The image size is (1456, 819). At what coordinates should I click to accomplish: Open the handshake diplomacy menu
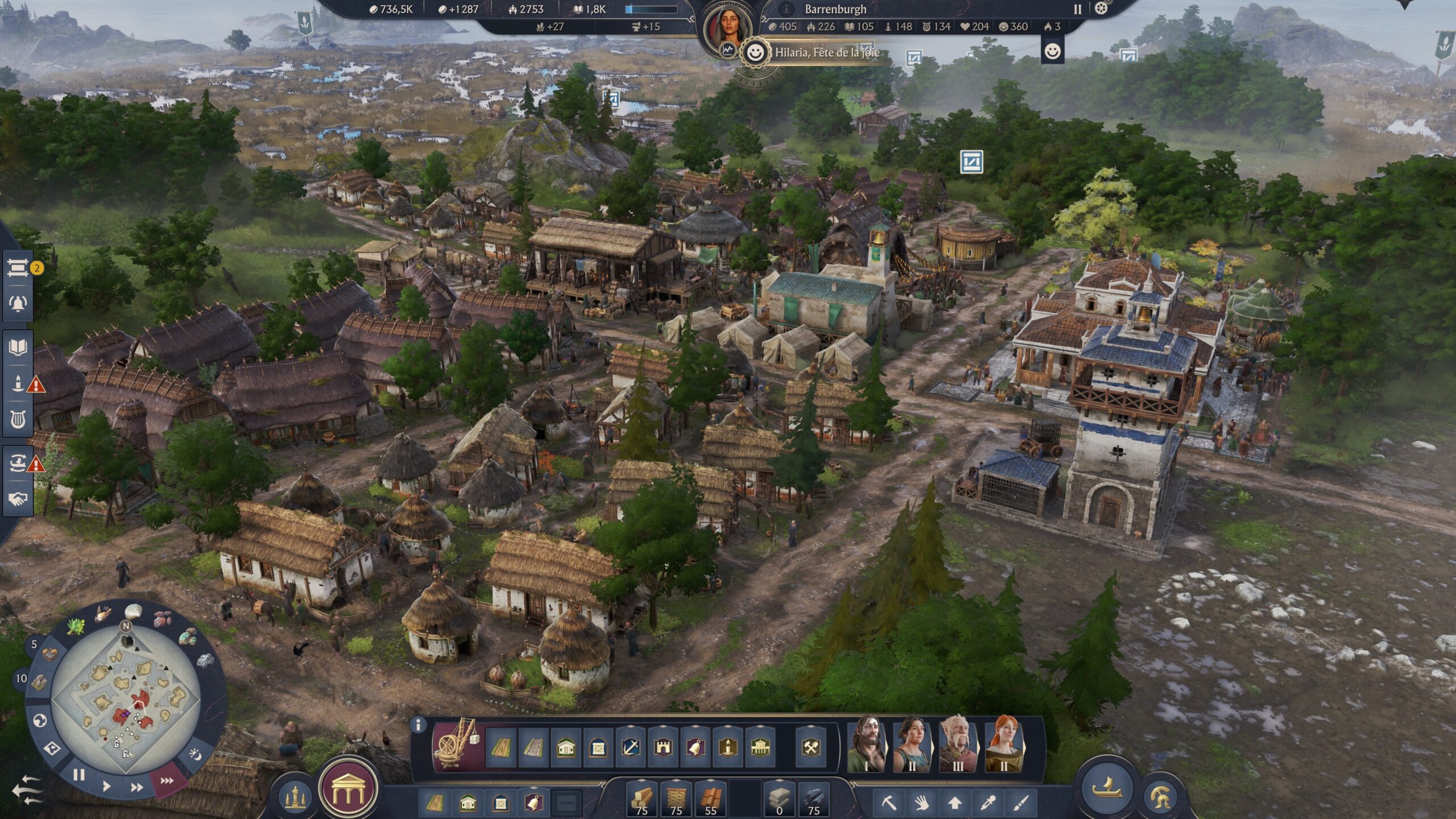coord(18,499)
